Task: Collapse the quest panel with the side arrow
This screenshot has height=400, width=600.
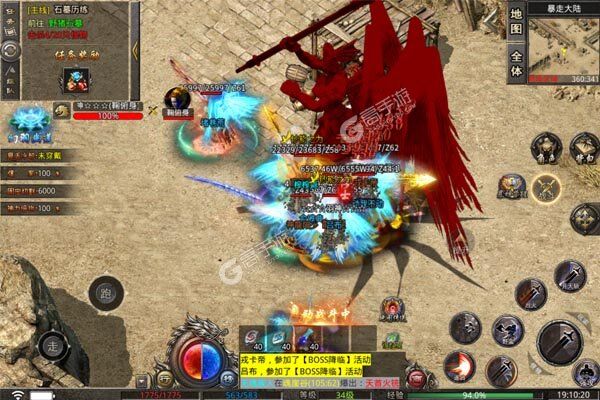Action: [x=137, y=48]
